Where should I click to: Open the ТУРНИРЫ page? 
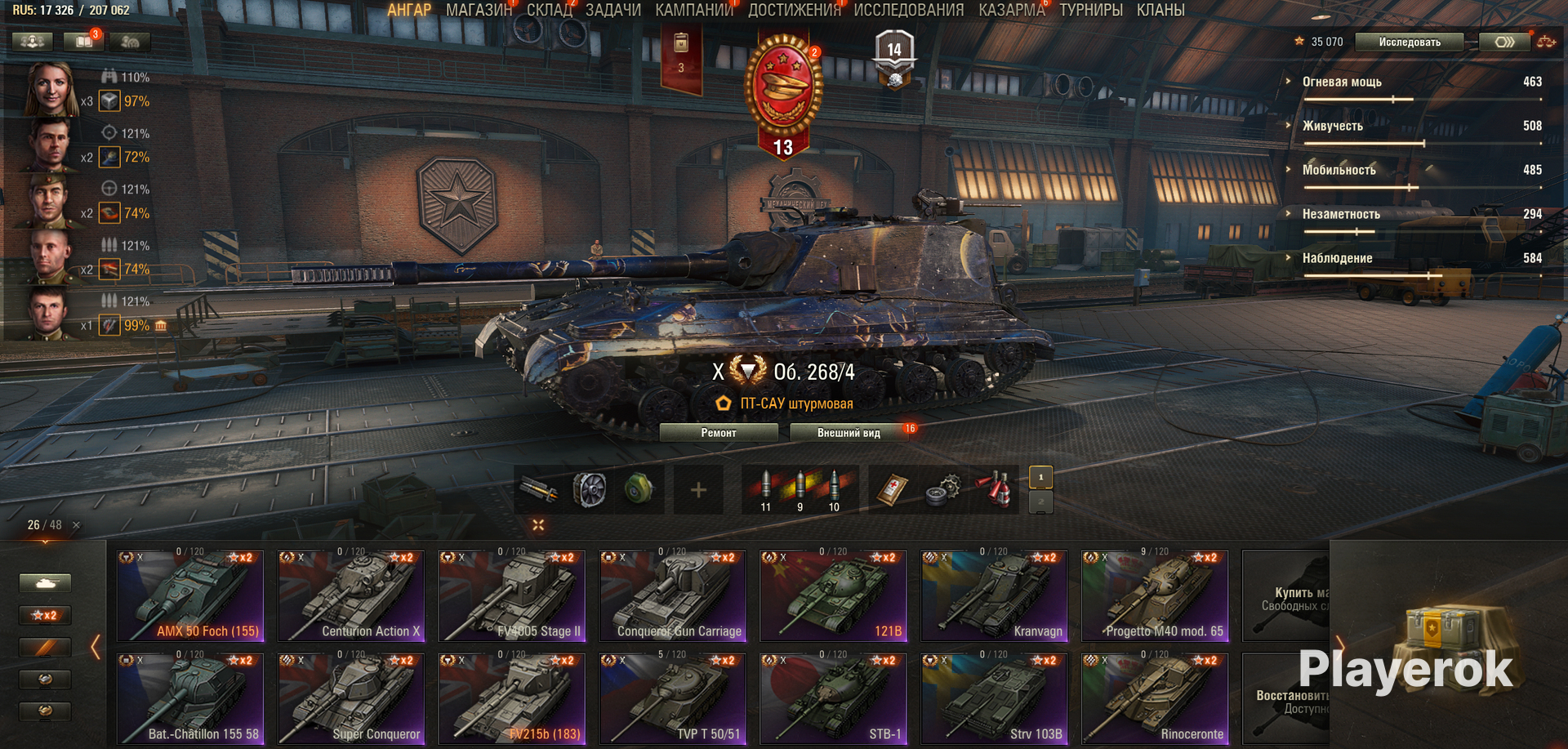click(1090, 10)
